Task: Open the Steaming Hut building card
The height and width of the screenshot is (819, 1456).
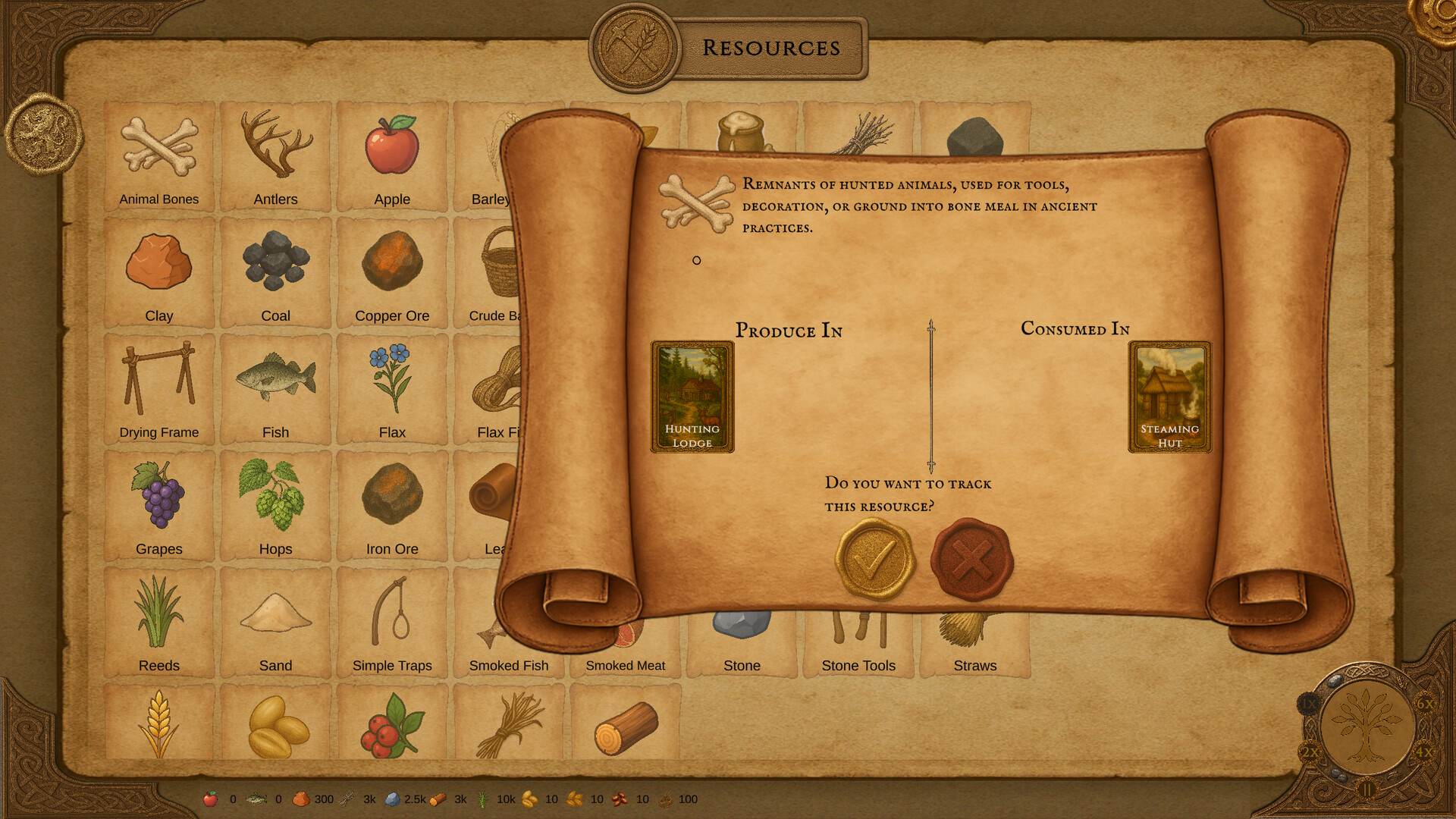Action: pyautogui.click(x=1169, y=397)
